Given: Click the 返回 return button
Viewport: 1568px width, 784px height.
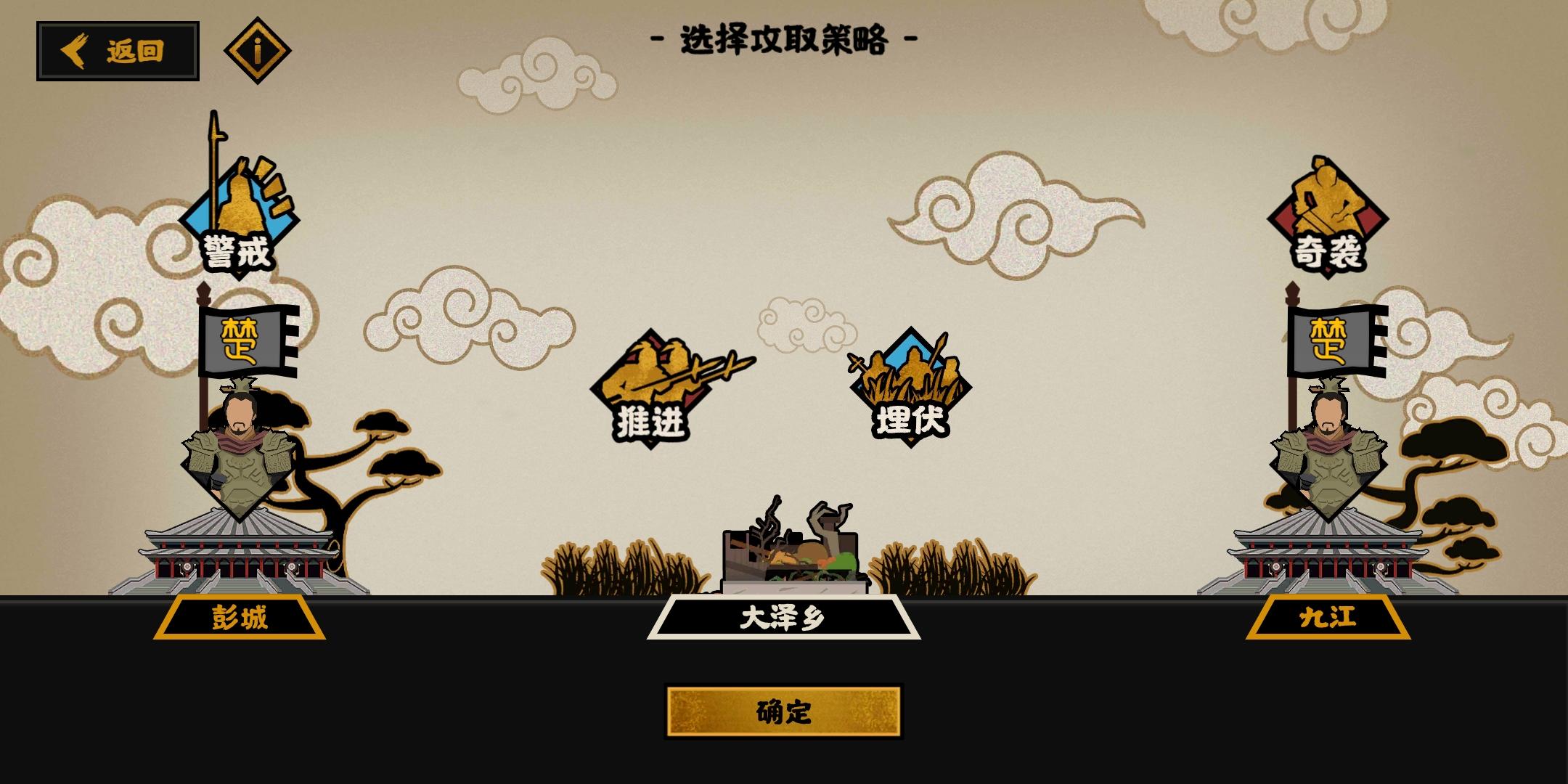Looking at the screenshot, I should tap(120, 51).
